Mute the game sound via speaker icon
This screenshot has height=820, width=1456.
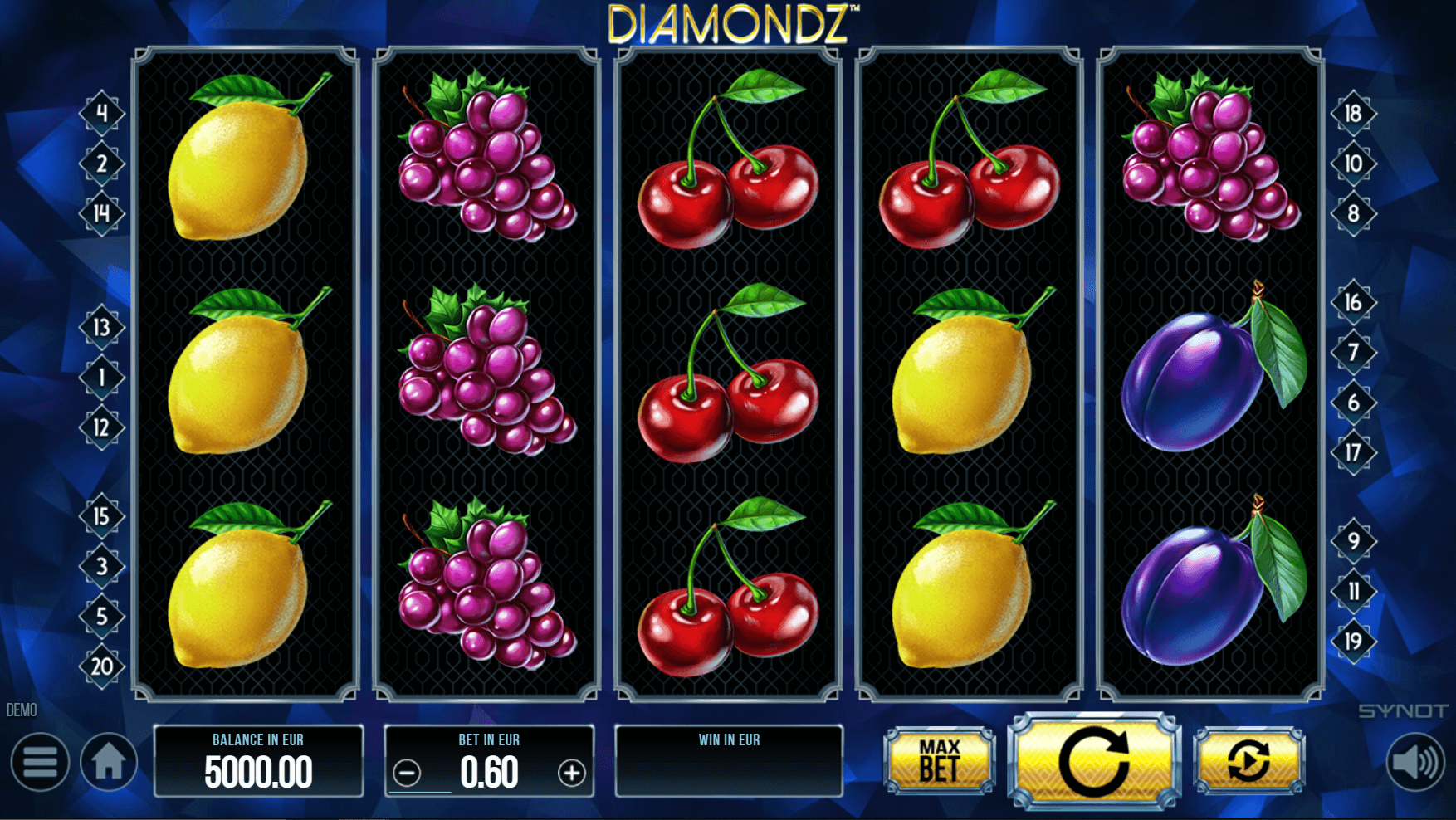pyautogui.click(x=1416, y=762)
